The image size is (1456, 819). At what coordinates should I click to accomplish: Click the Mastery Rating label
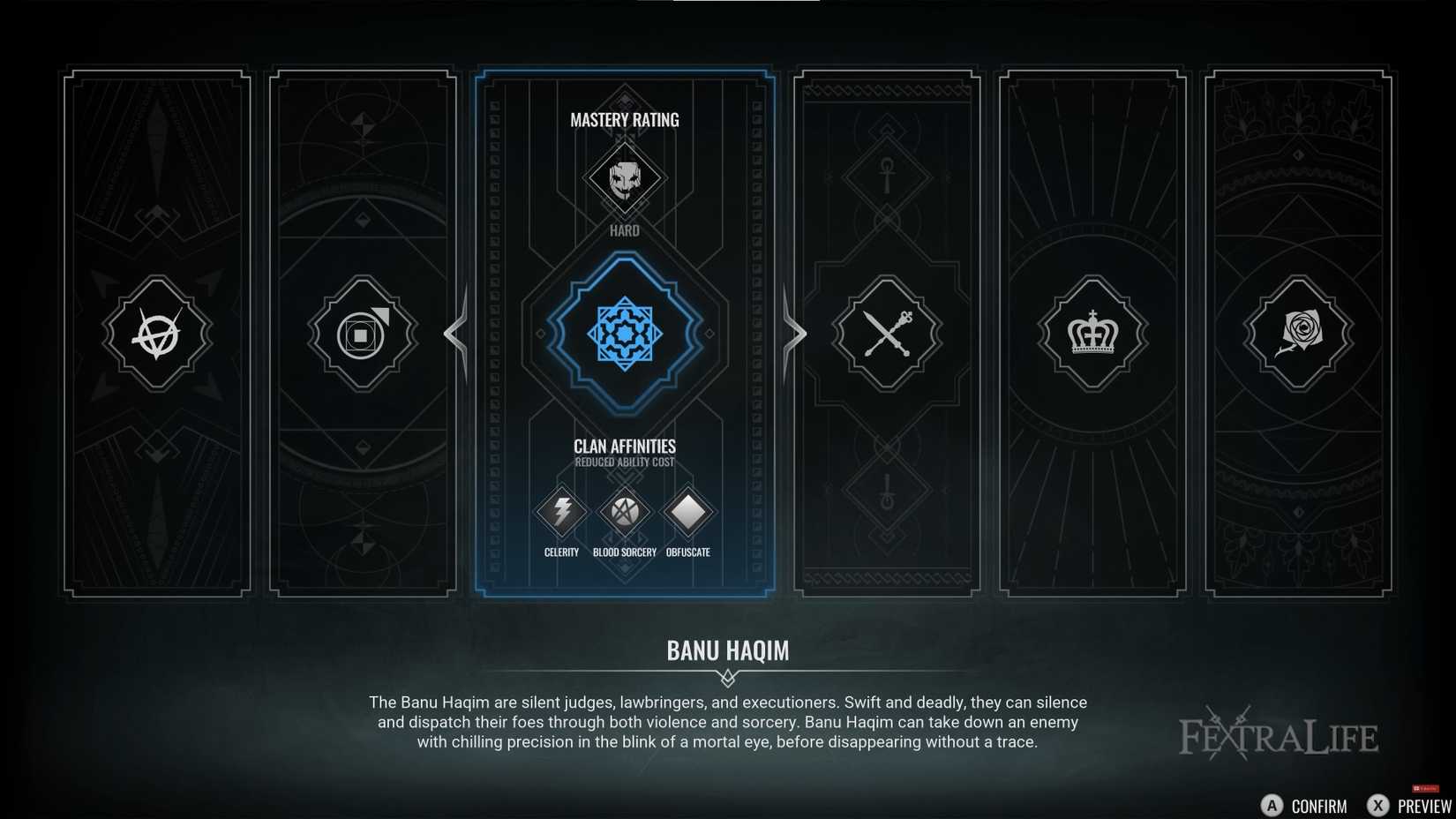coord(625,120)
